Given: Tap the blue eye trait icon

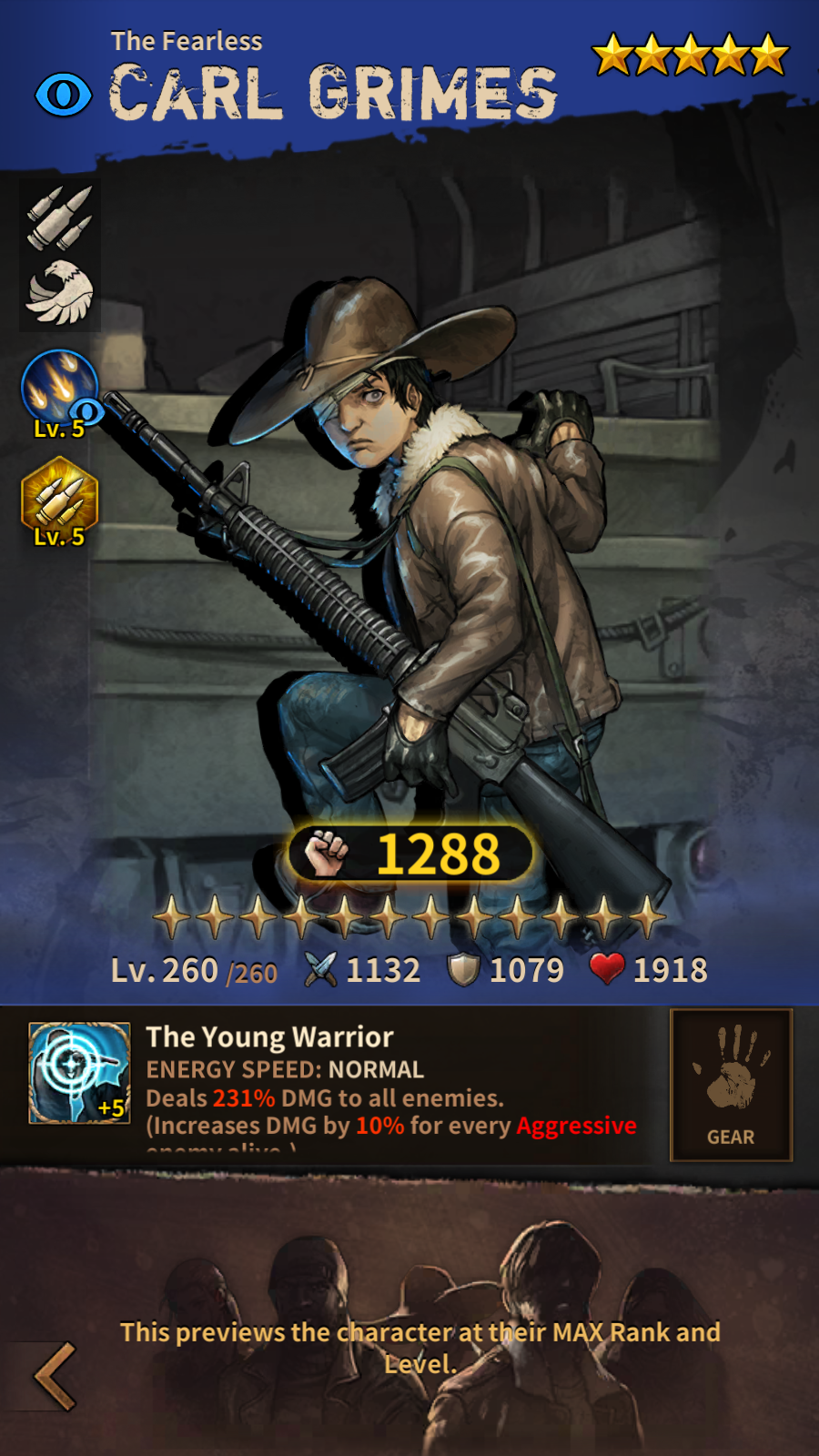Looking at the screenshot, I should 64,95.
